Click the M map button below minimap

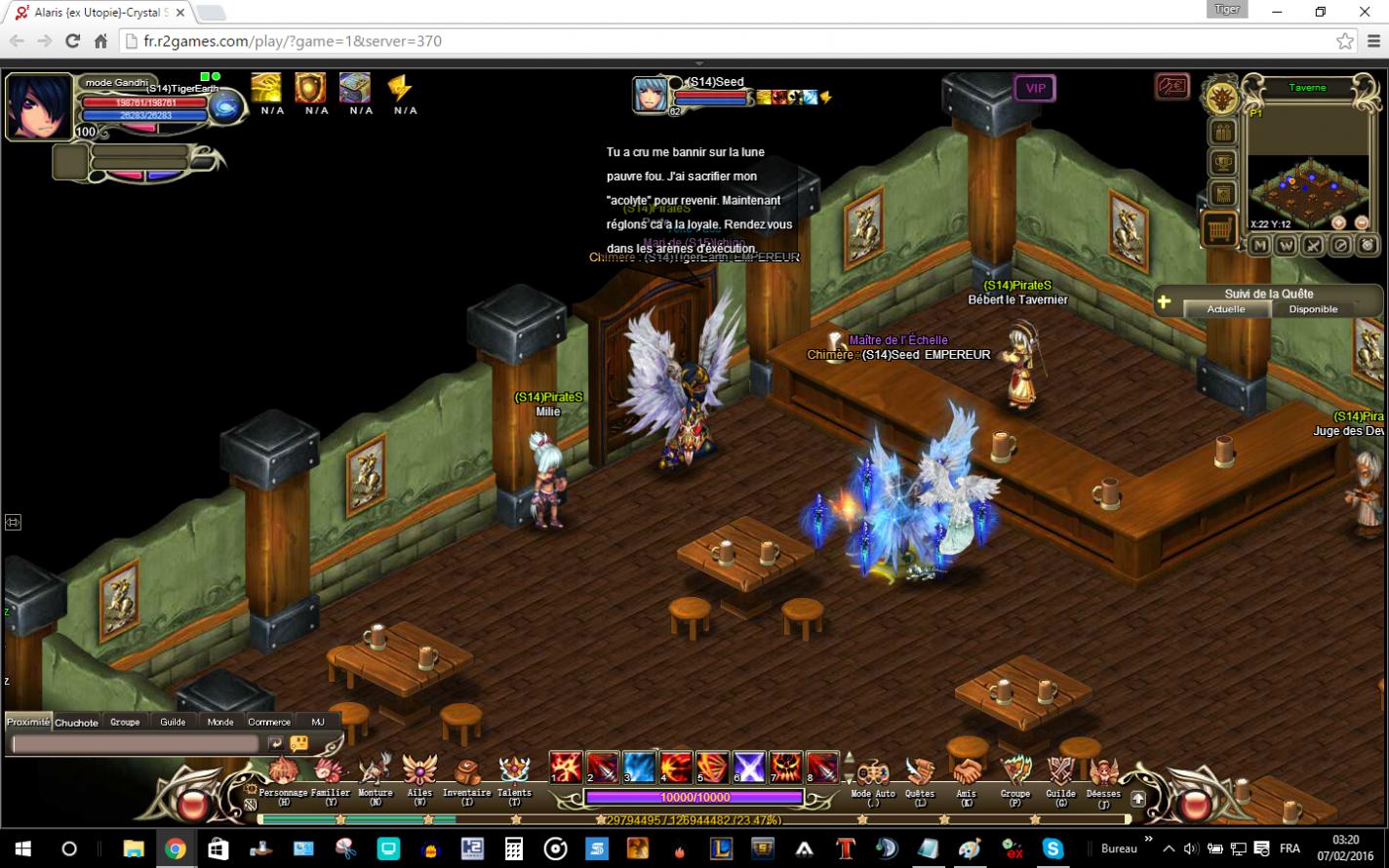(x=1259, y=246)
